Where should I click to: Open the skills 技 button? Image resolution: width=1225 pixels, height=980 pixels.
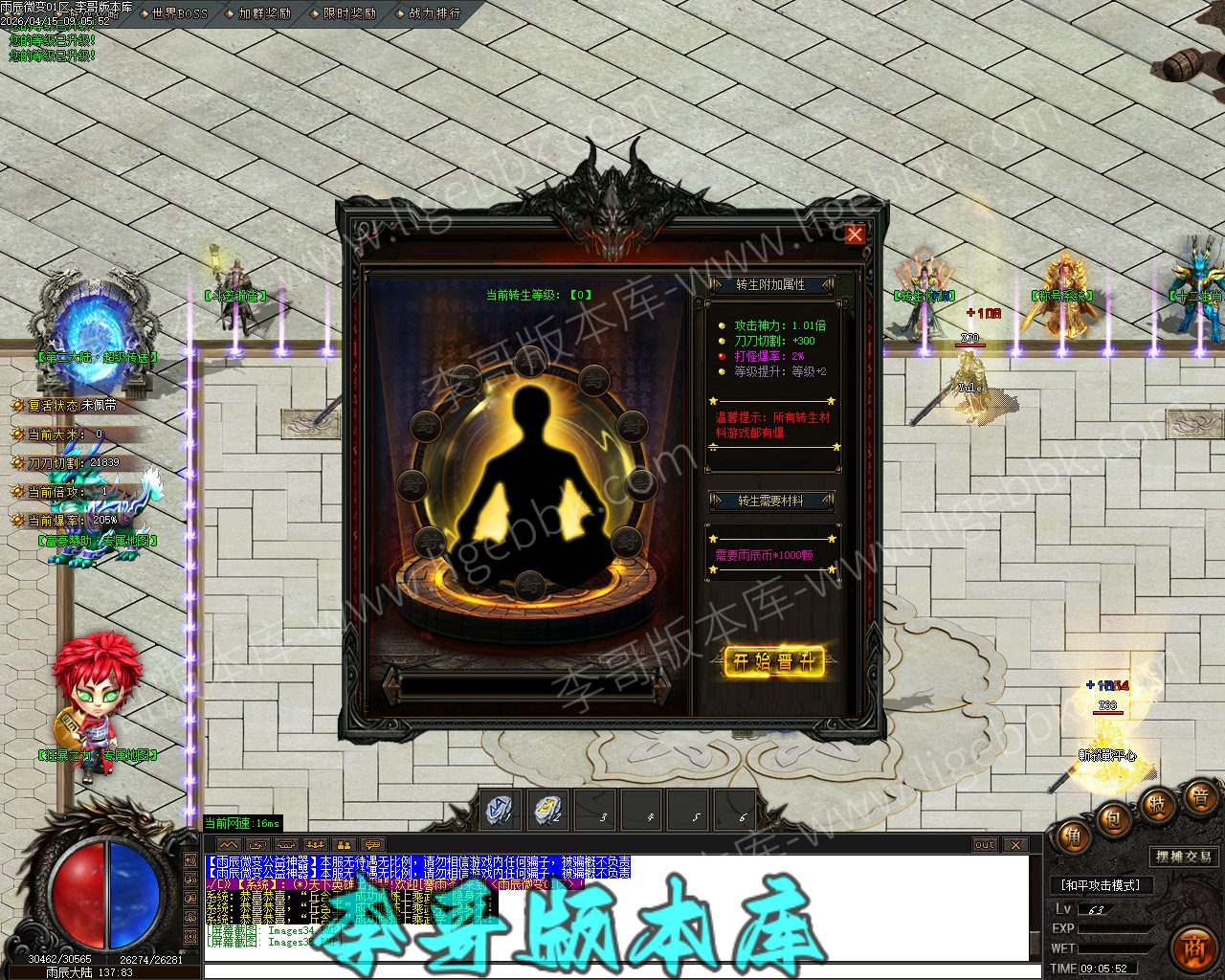click(1156, 804)
